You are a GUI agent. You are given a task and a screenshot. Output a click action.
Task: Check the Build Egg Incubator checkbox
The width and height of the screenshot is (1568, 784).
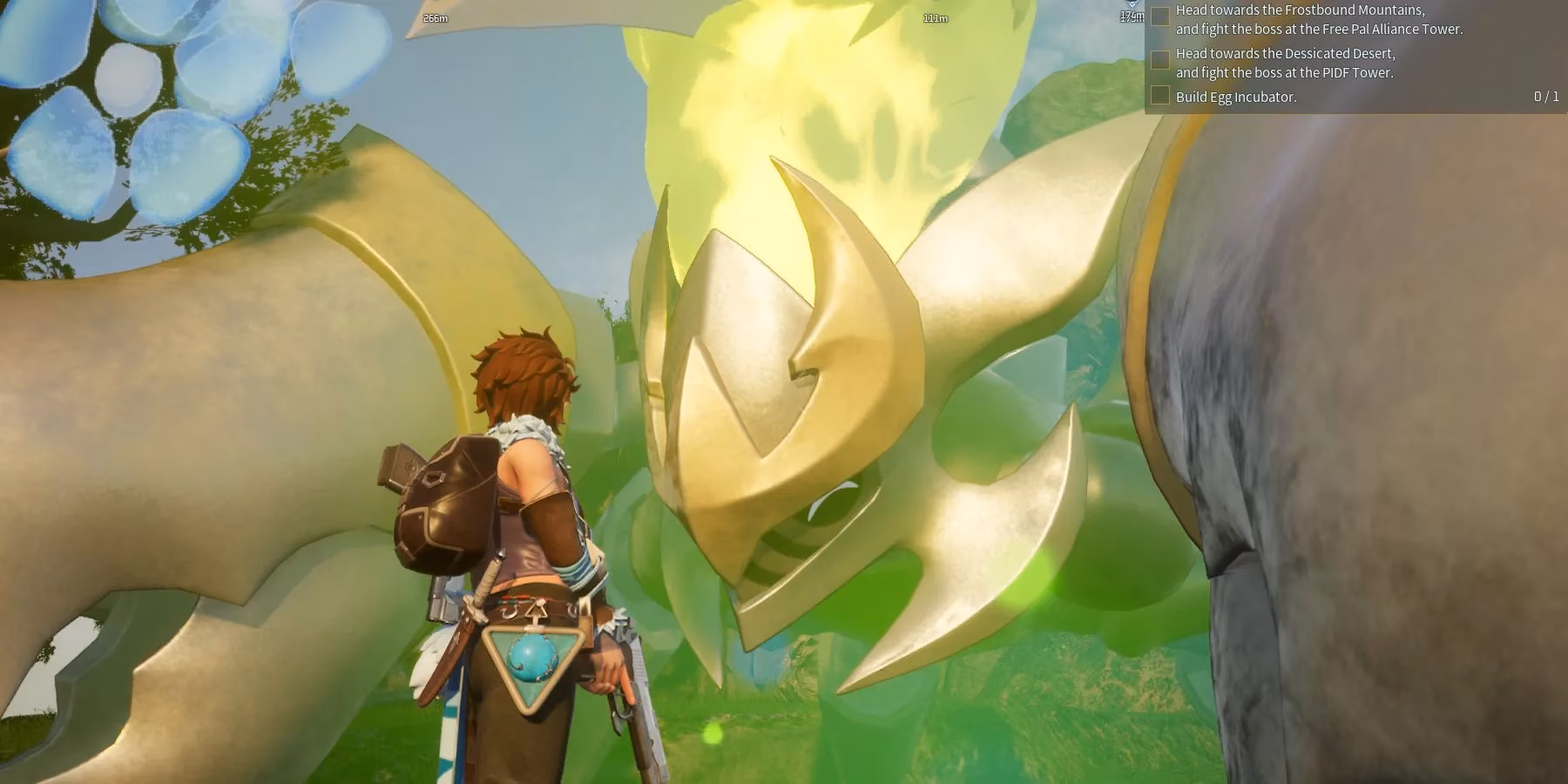(1159, 98)
